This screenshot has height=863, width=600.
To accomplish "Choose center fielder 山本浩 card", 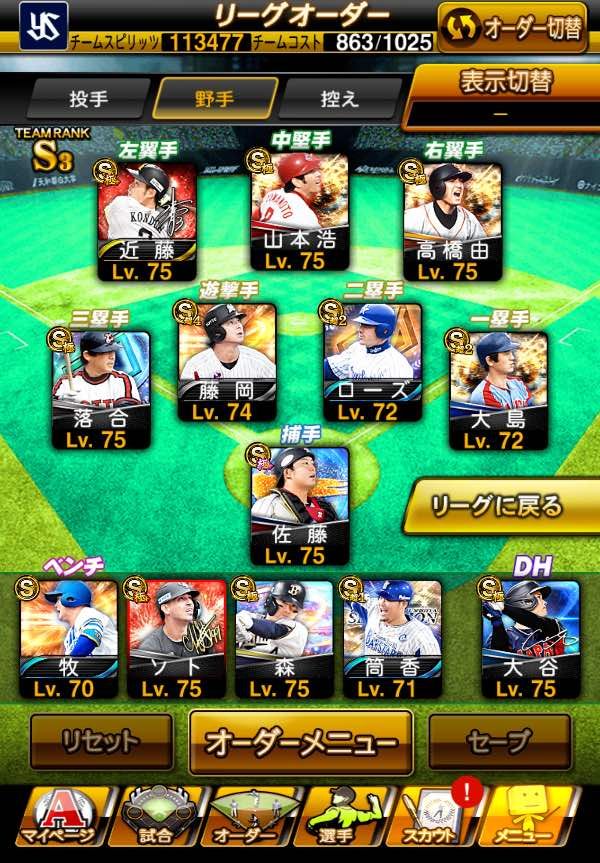I will click(x=299, y=211).
